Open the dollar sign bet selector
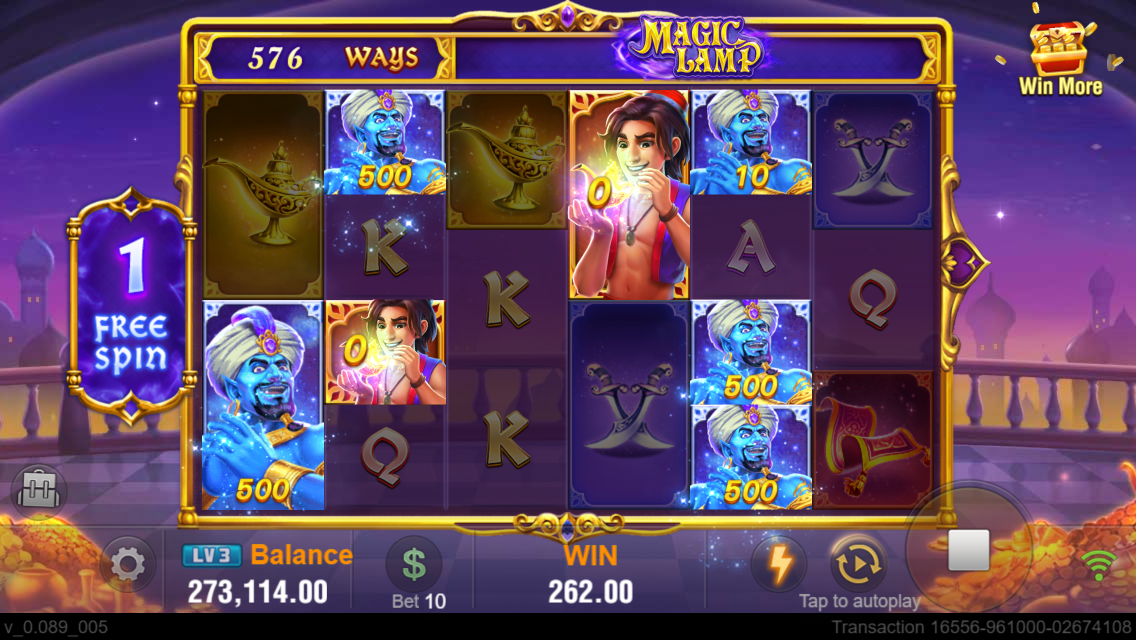Viewport: 1136px width, 640px height. (x=414, y=563)
